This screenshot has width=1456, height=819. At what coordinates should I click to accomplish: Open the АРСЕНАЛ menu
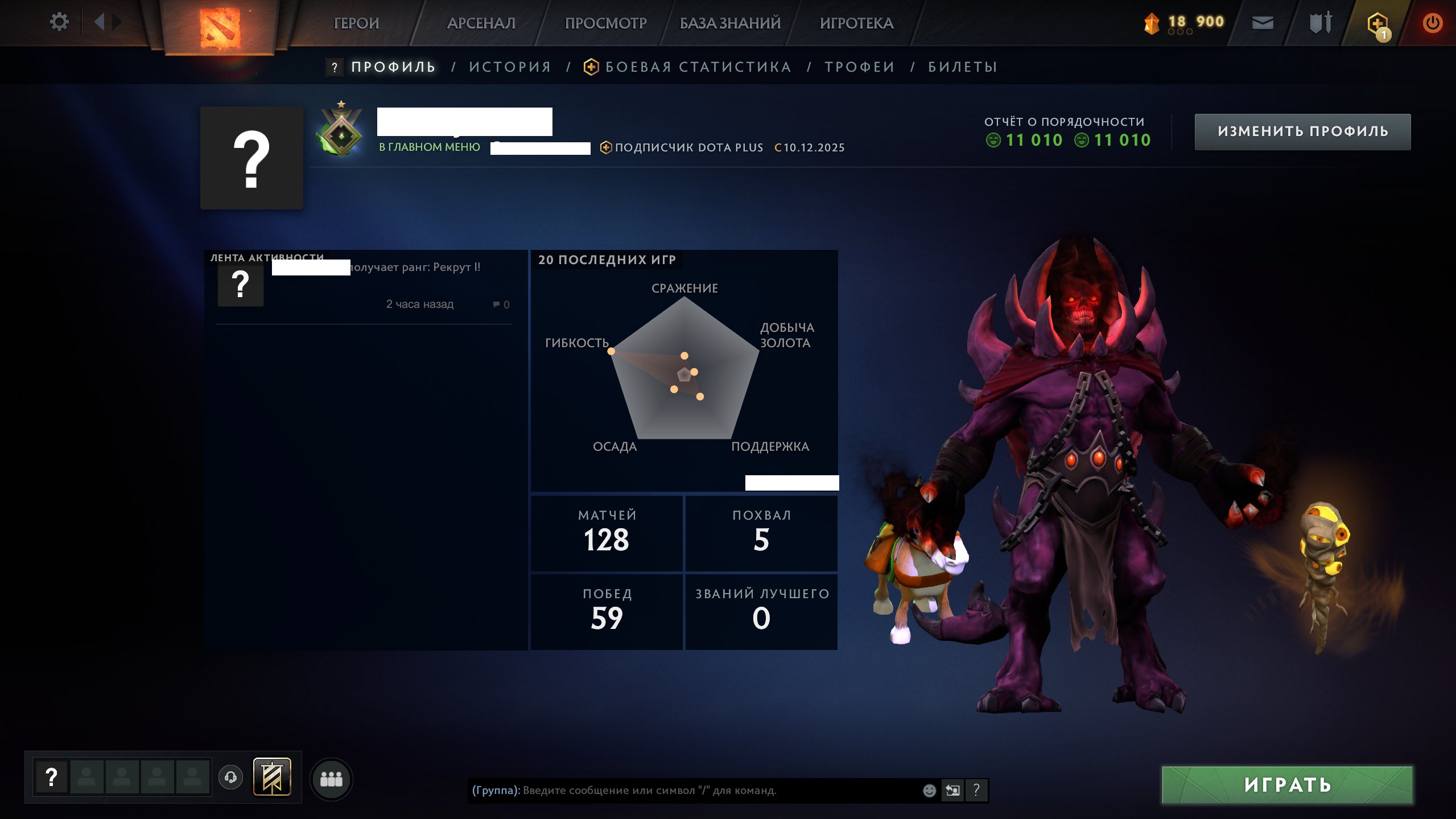click(481, 23)
